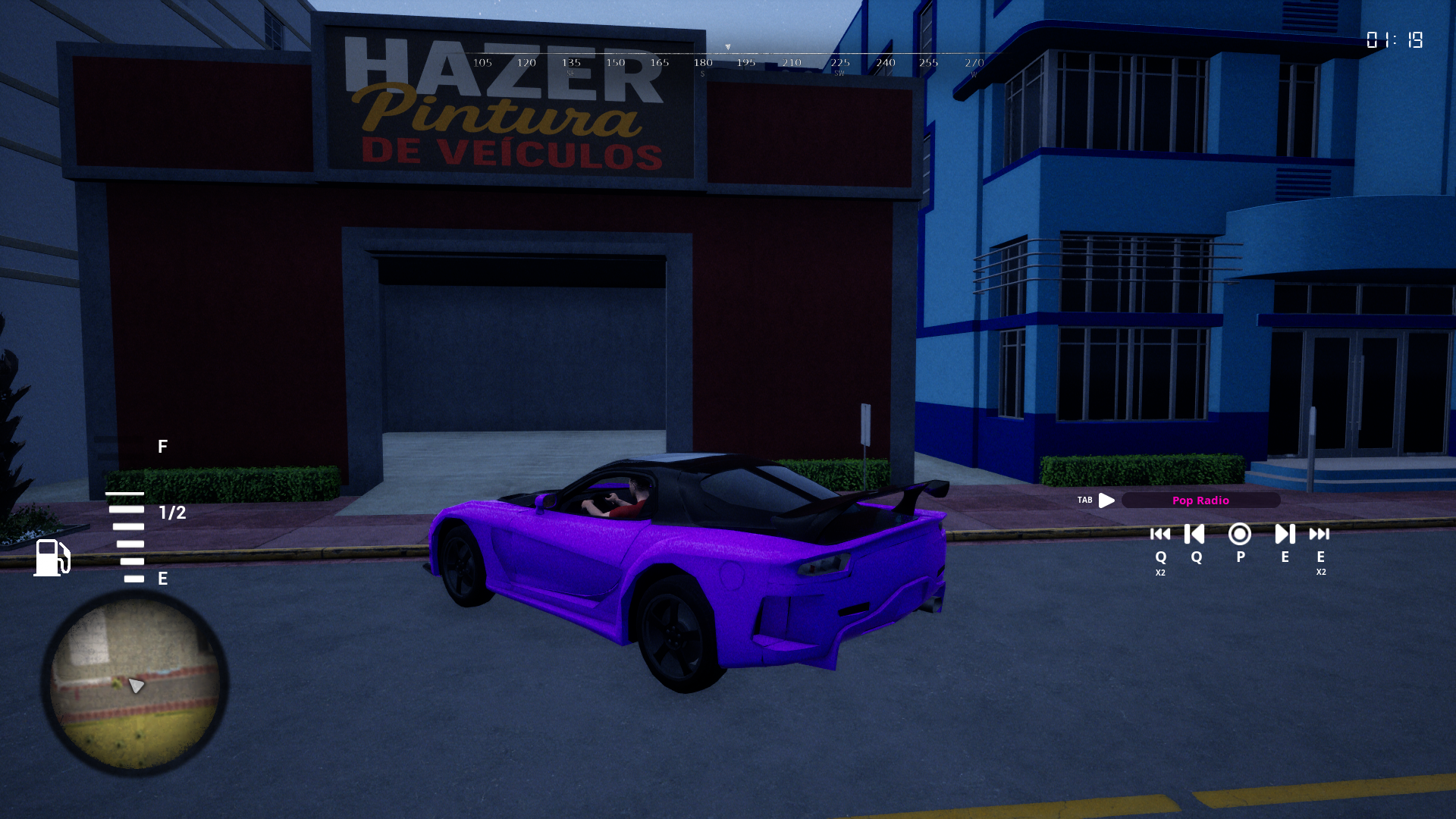Click the fuel pump icon

[52, 558]
